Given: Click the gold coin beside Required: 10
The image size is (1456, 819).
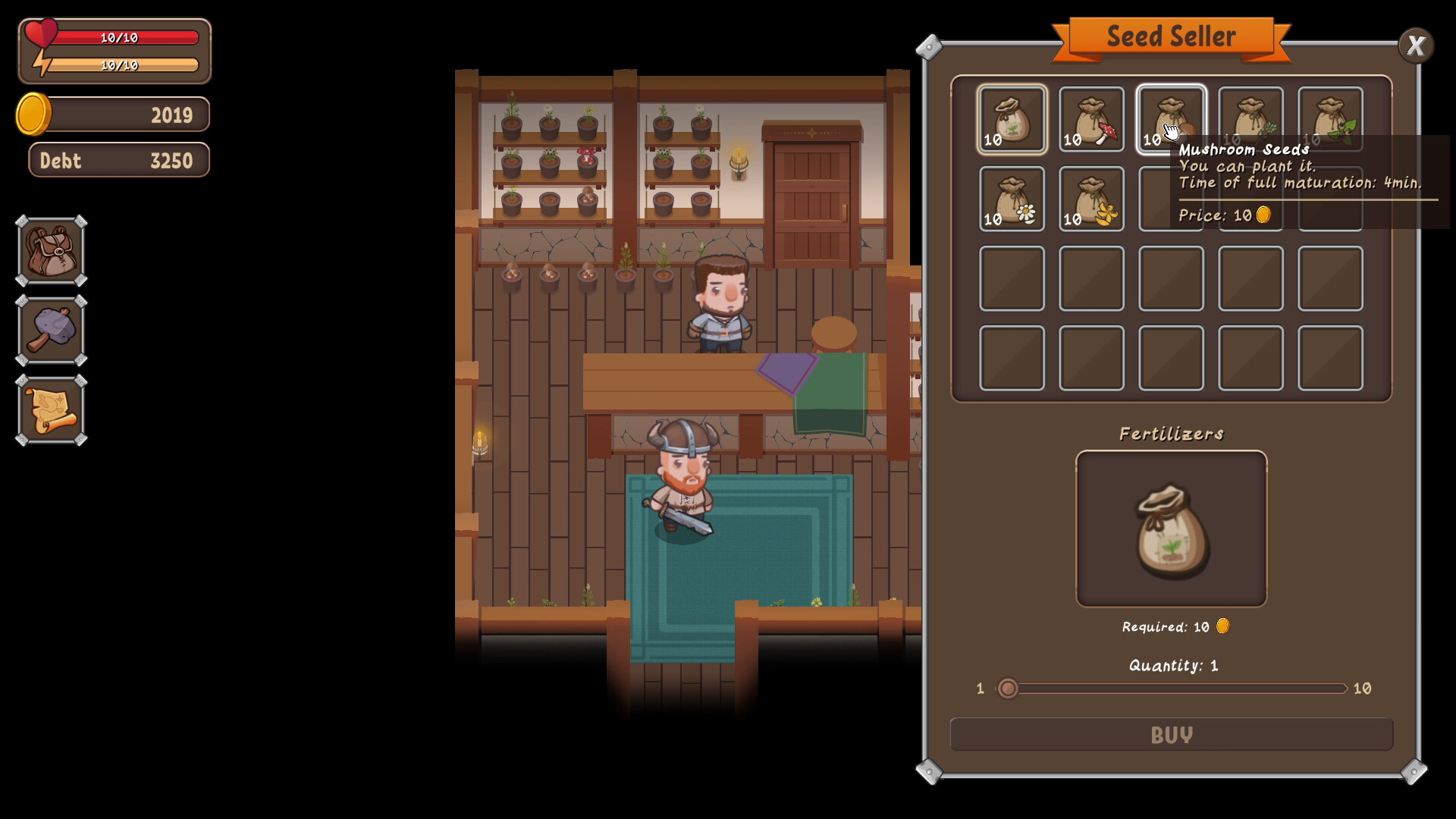Looking at the screenshot, I should [1223, 626].
